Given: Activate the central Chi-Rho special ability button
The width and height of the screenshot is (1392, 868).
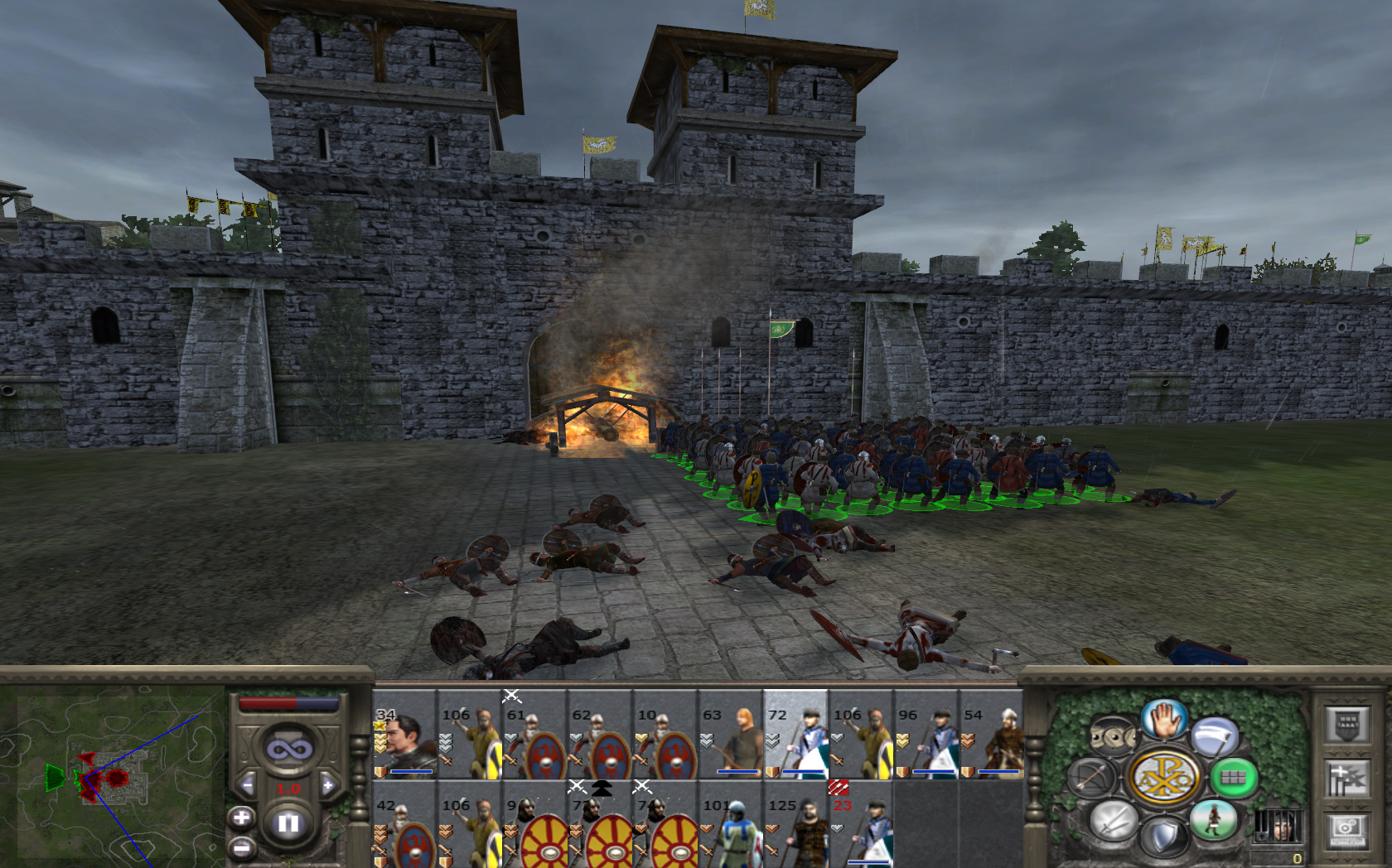Looking at the screenshot, I should (1164, 777).
